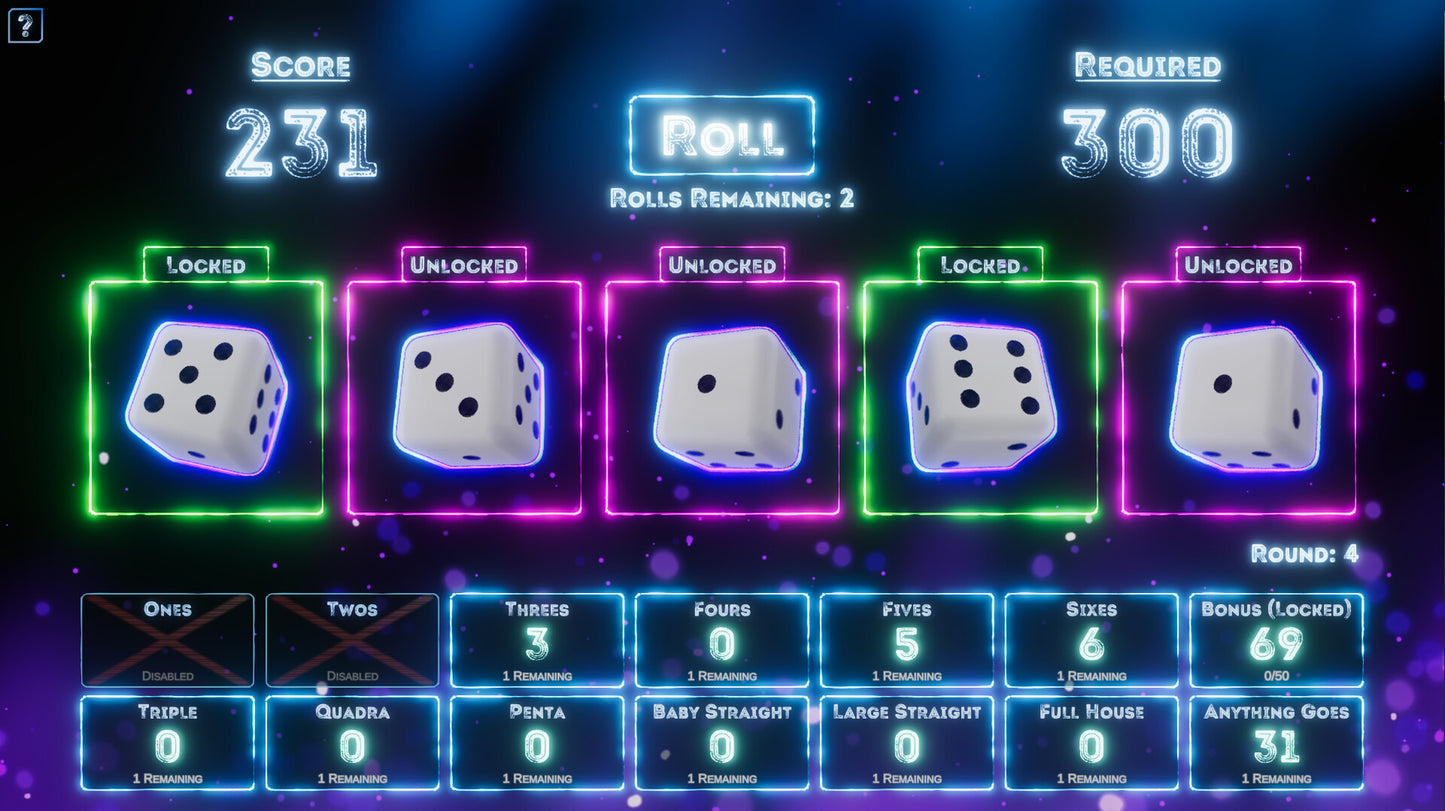1445x811 pixels.
Task: Score the Fives category
Action: coord(906,640)
